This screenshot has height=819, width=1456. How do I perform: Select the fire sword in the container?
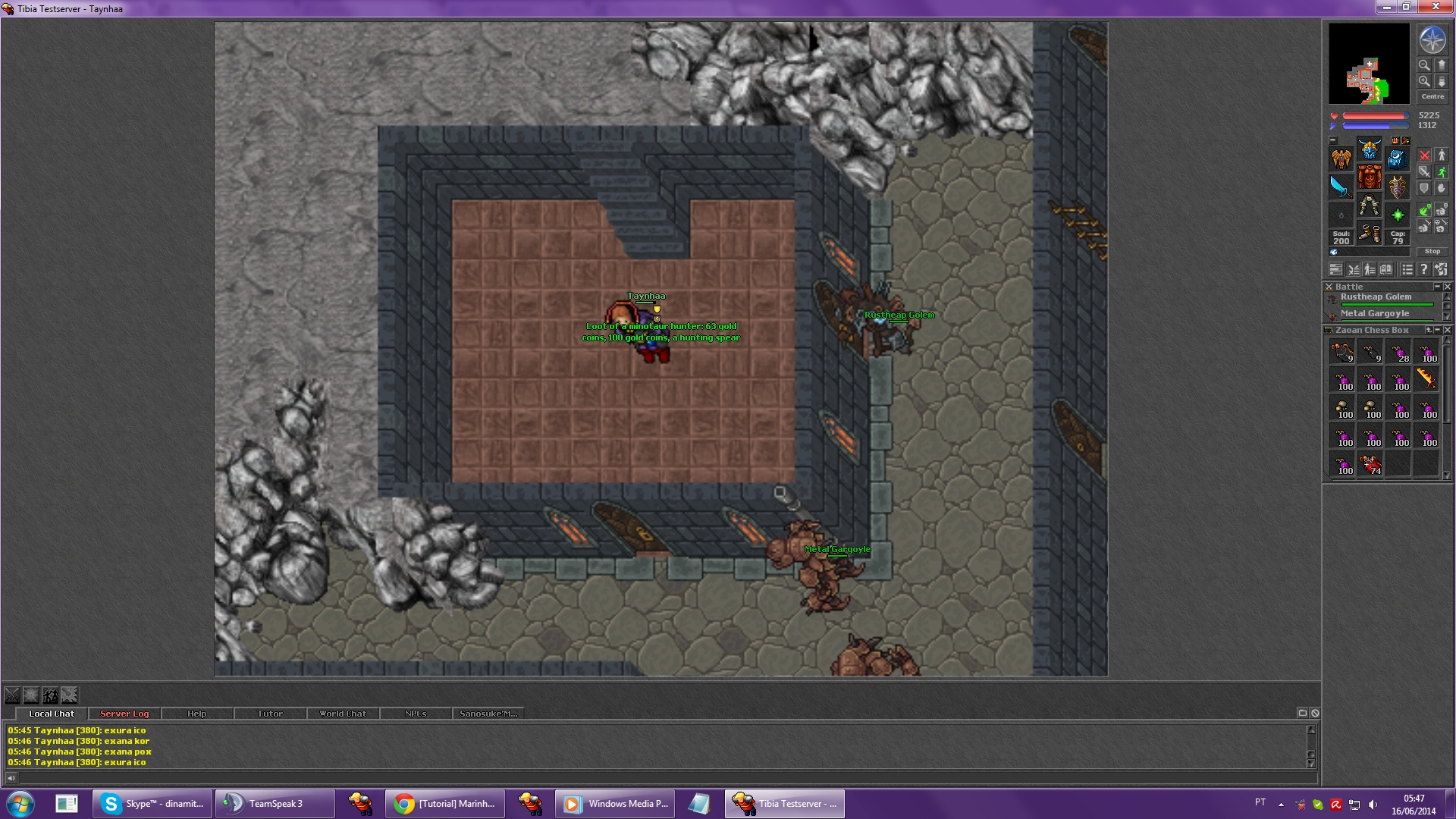pyautogui.click(x=1426, y=378)
